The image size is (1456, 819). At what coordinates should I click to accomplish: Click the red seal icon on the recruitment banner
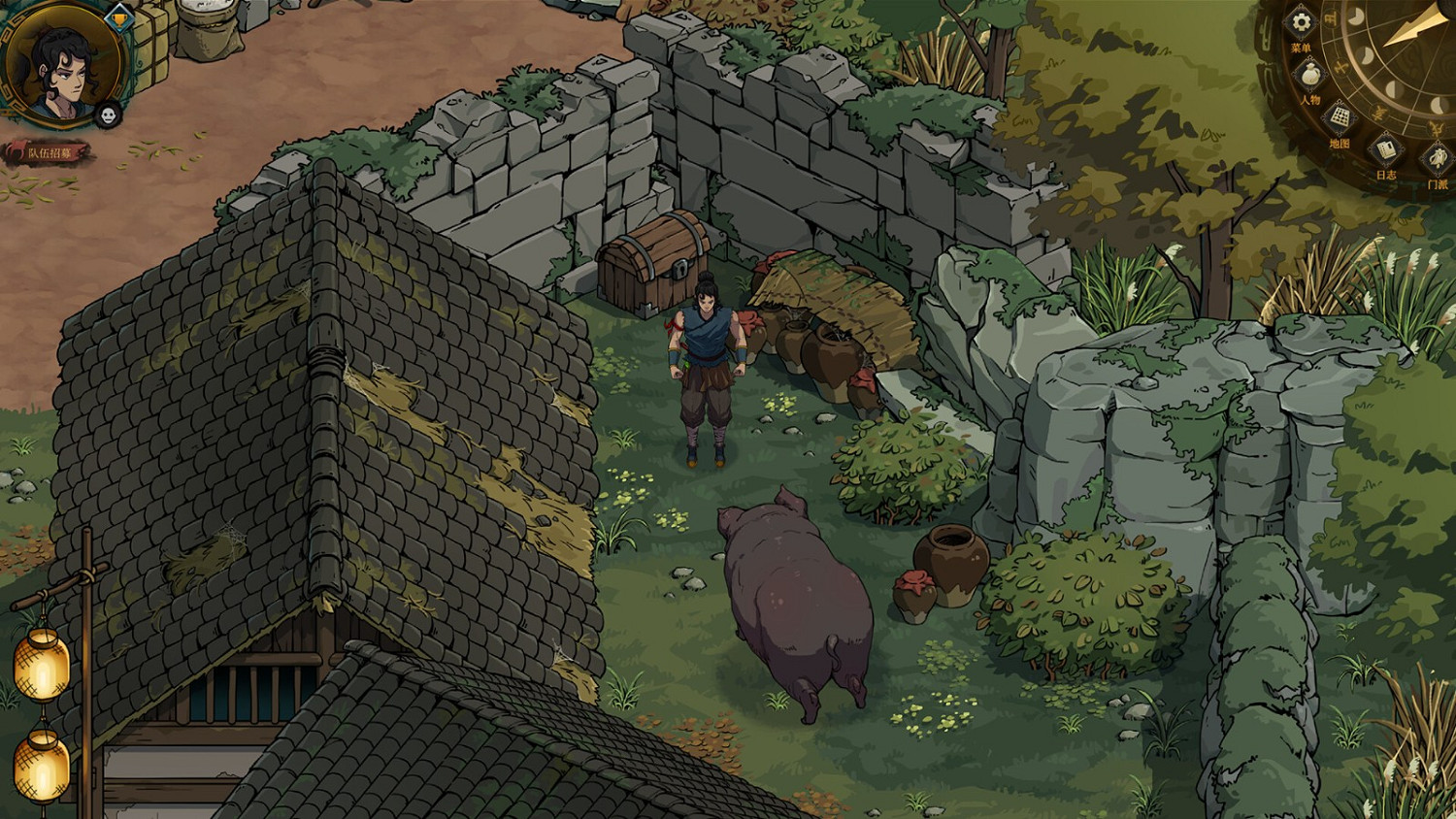click(17, 149)
